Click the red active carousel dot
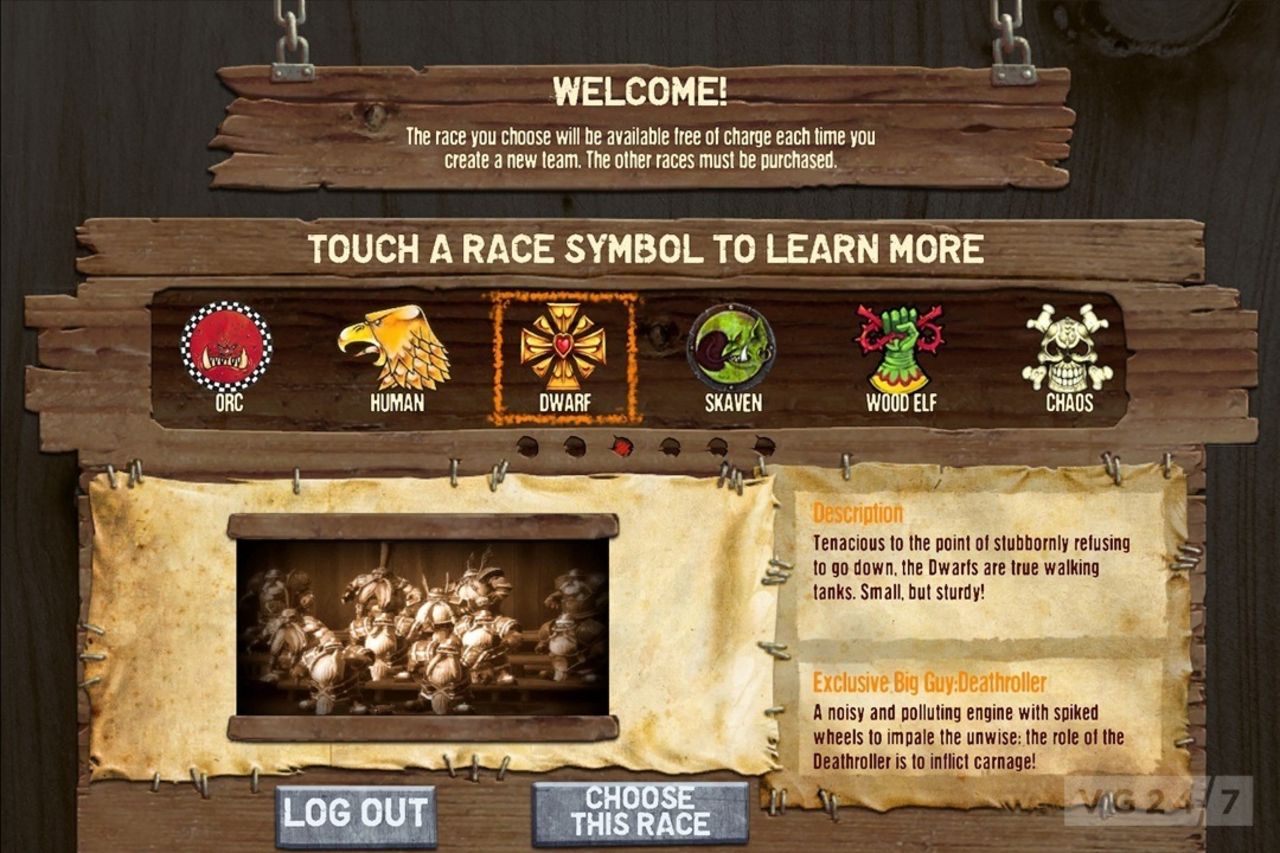This screenshot has width=1280, height=853. point(621,446)
